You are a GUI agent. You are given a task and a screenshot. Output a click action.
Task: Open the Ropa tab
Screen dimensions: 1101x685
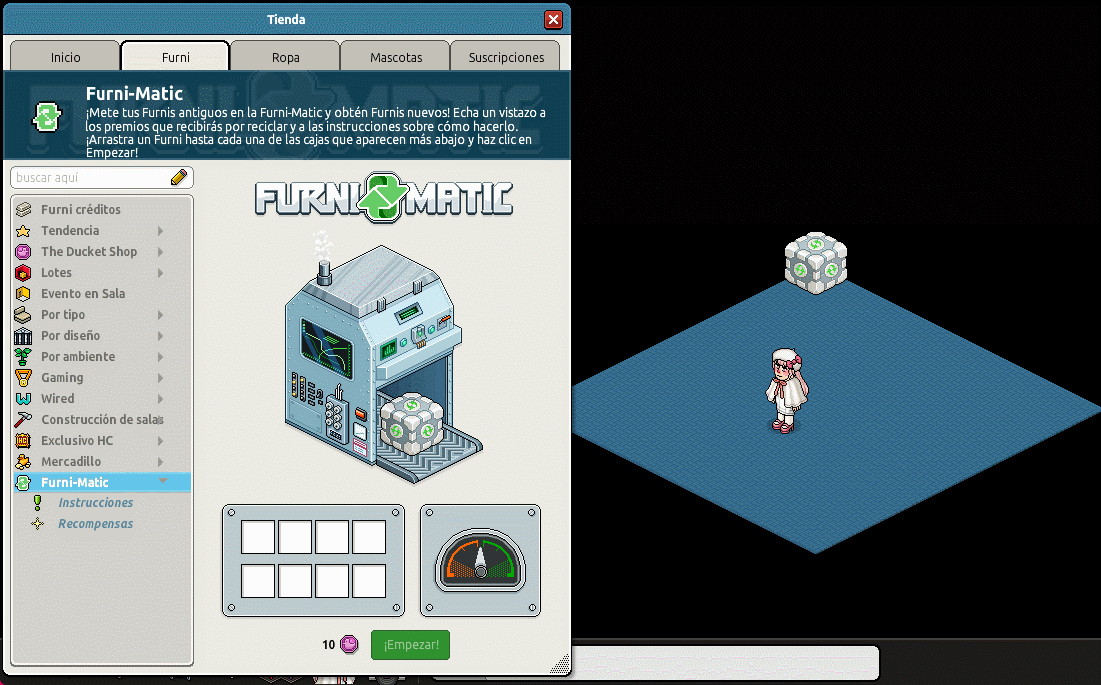[x=286, y=57]
